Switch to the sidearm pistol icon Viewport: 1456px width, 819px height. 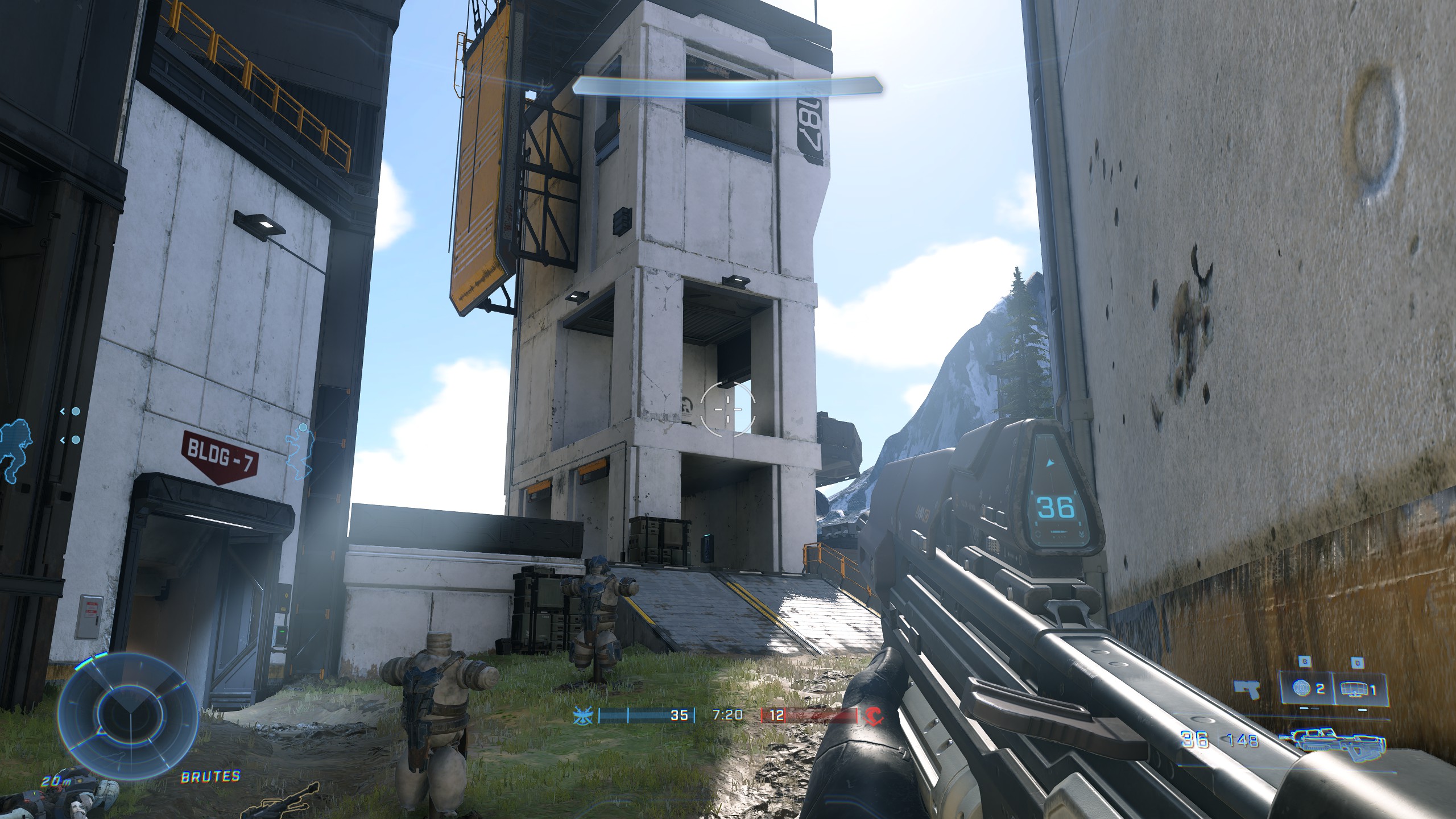pyautogui.click(x=1247, y=706)
